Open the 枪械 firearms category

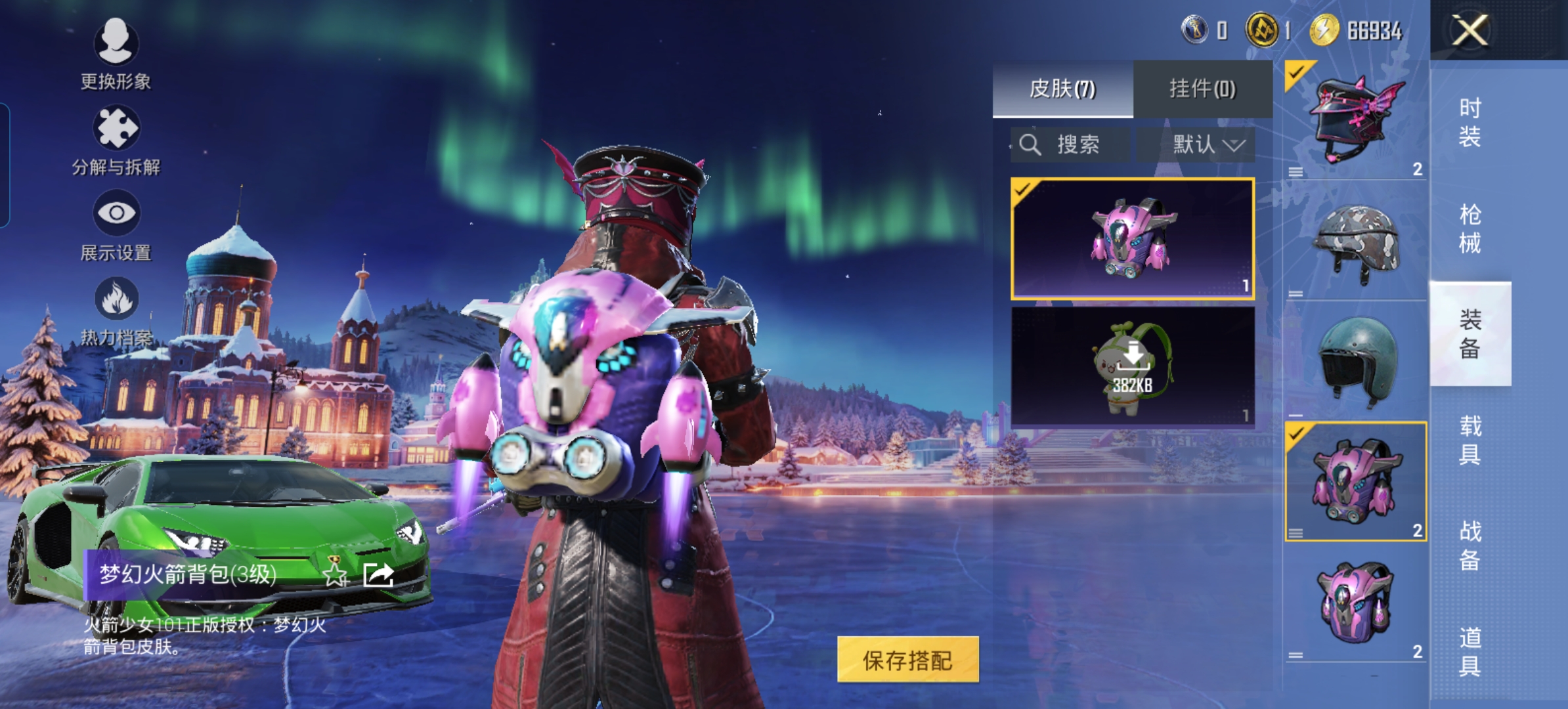coord(1470,228)
